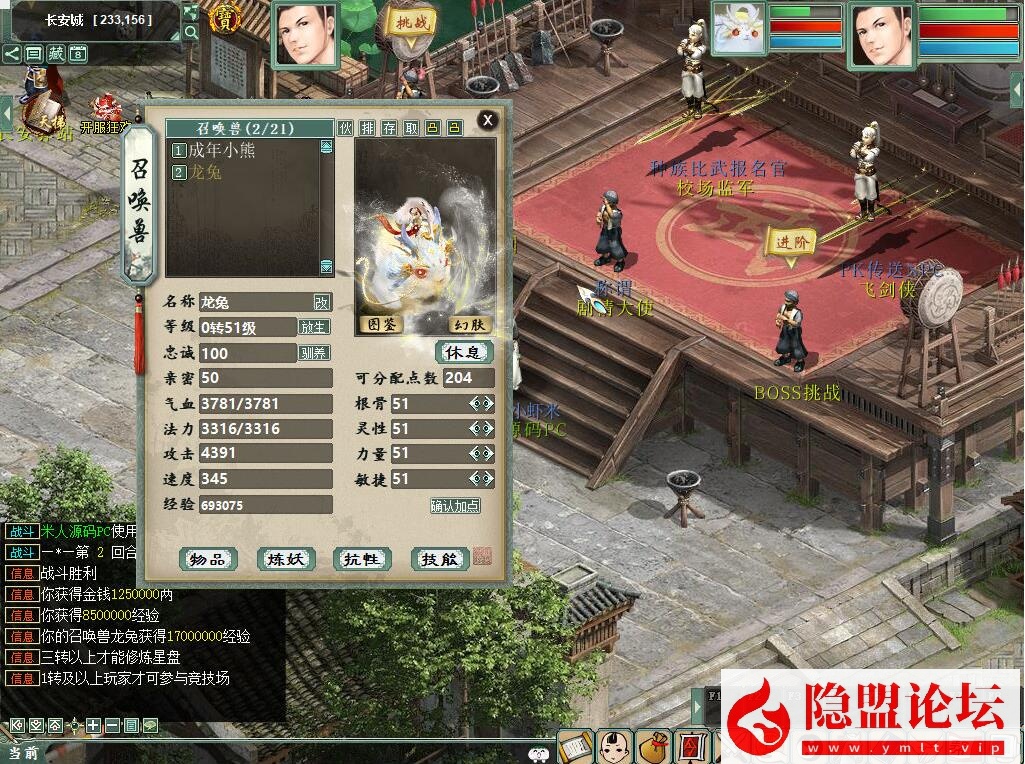Adjust the 敏捷 stat arrows
Viewport: 1025px width, 764px height.
point(482,480)
